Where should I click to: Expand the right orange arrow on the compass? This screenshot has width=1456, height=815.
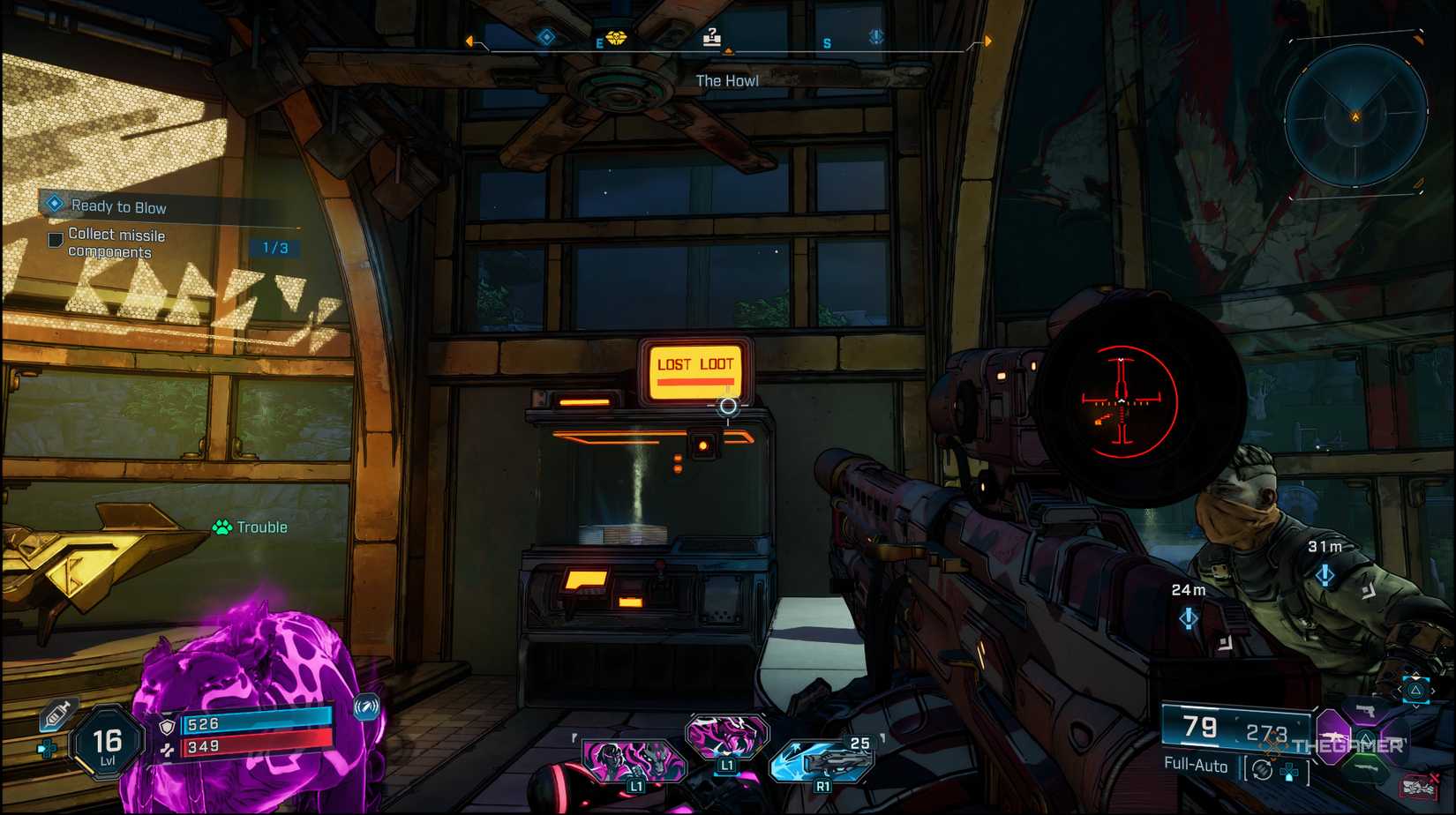pos(988,40)
